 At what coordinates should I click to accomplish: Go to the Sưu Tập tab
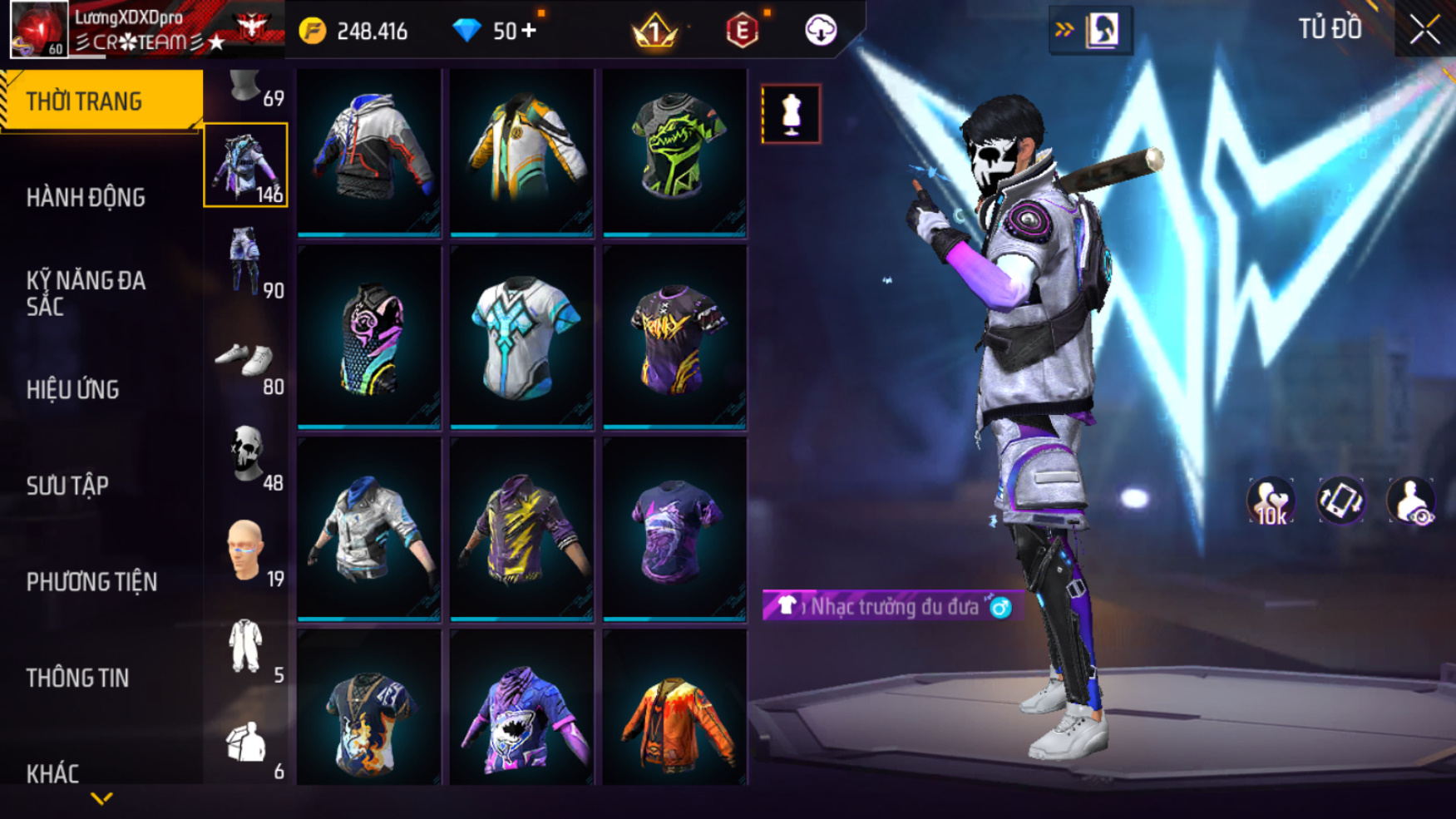pyautogui.click(x=67, y=486)
